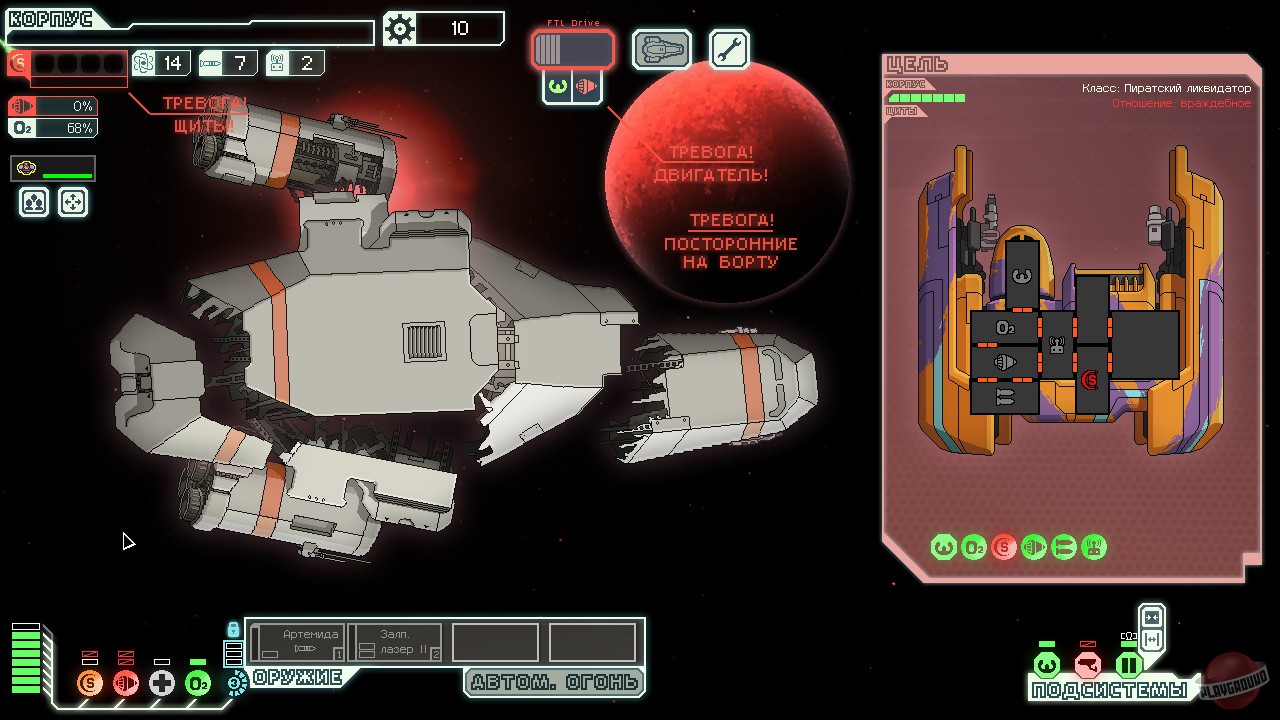
Task: Target the enemy O2 icon in ЦЕЛЬ panel
Action: point(973,547)
